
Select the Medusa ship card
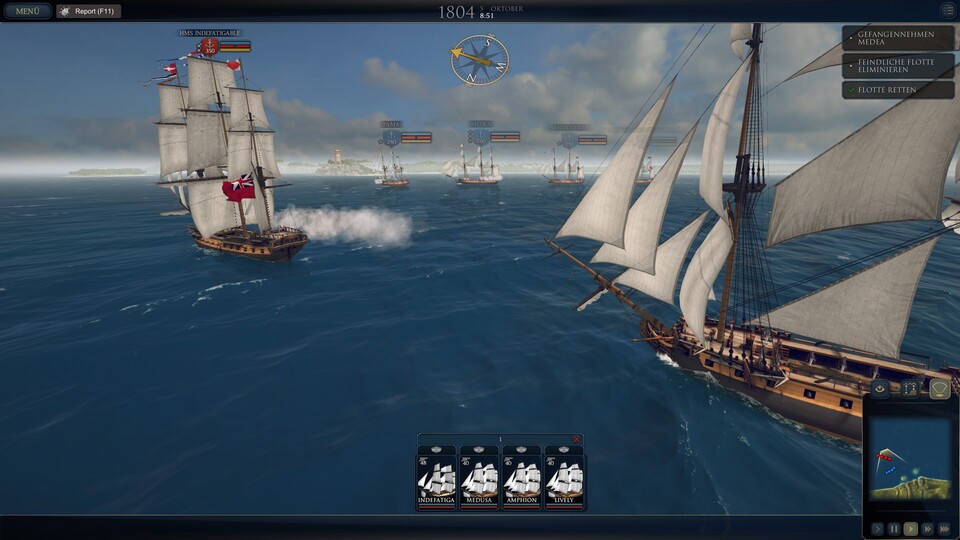pos(479,478)
